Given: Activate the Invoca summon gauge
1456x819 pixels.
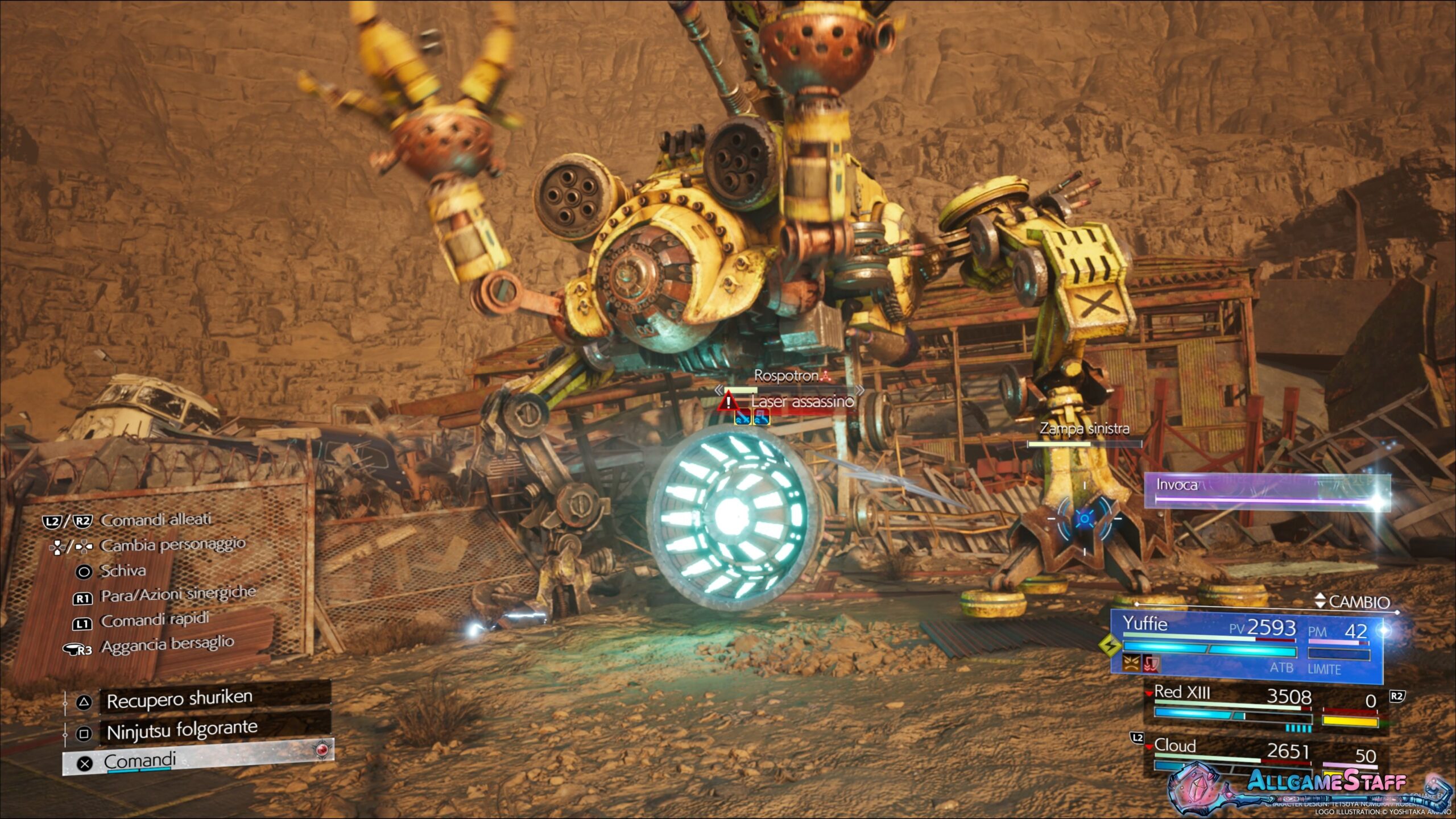Looking at the screenshot, I should point(1266,490).
